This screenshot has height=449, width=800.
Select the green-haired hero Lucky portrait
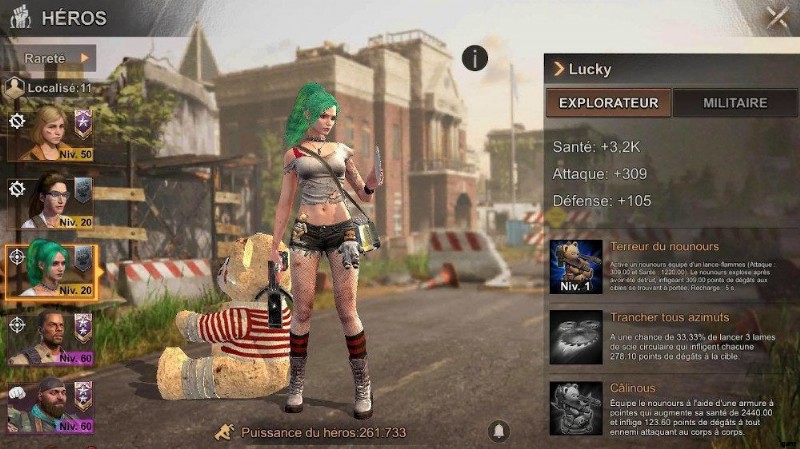(x=51, y=270)
